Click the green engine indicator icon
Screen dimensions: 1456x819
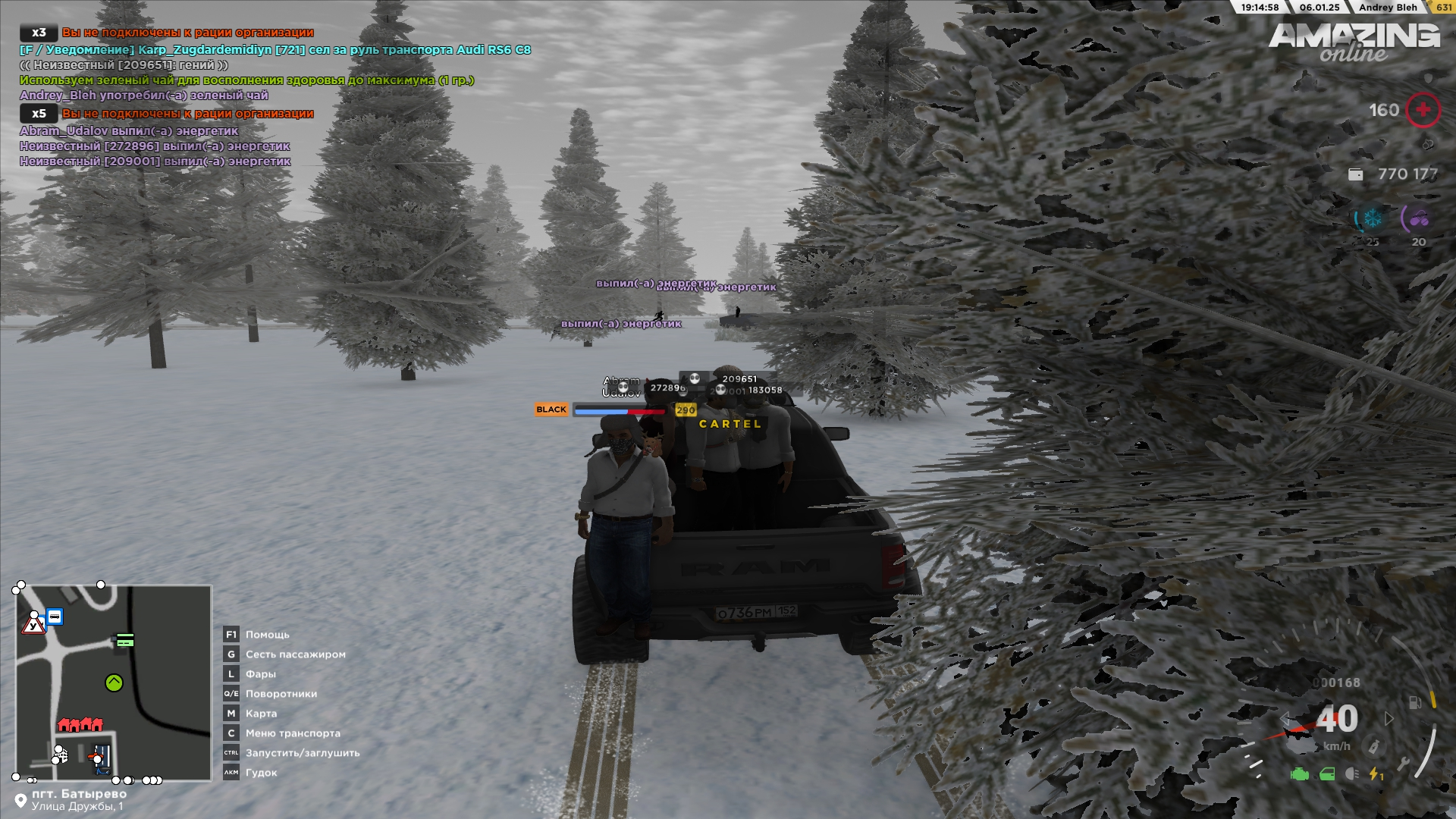coord(1300,774)
